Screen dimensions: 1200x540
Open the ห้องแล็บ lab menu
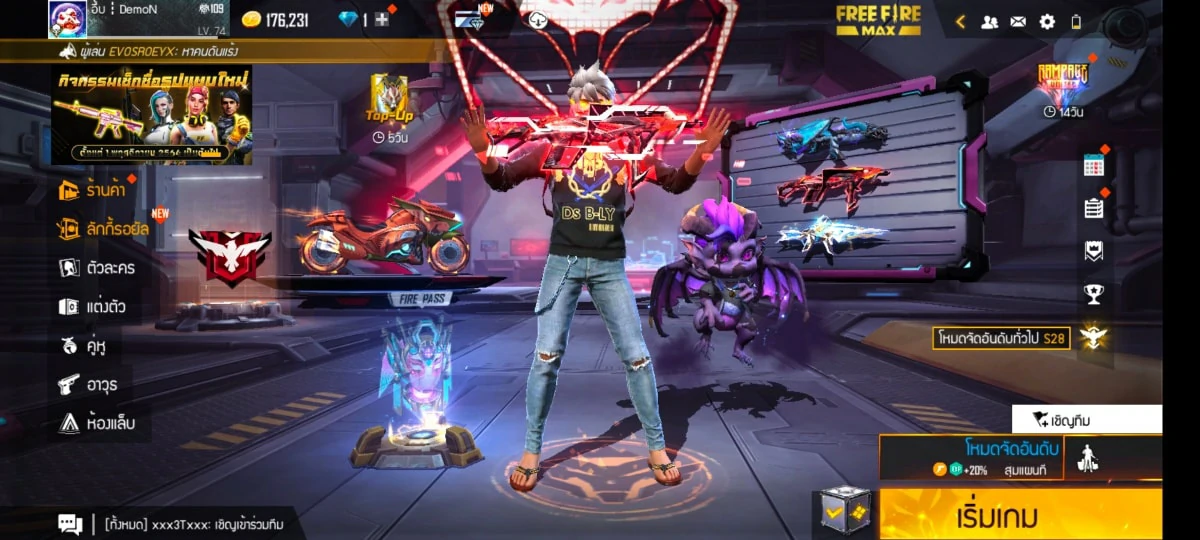[x=96, y=423]
